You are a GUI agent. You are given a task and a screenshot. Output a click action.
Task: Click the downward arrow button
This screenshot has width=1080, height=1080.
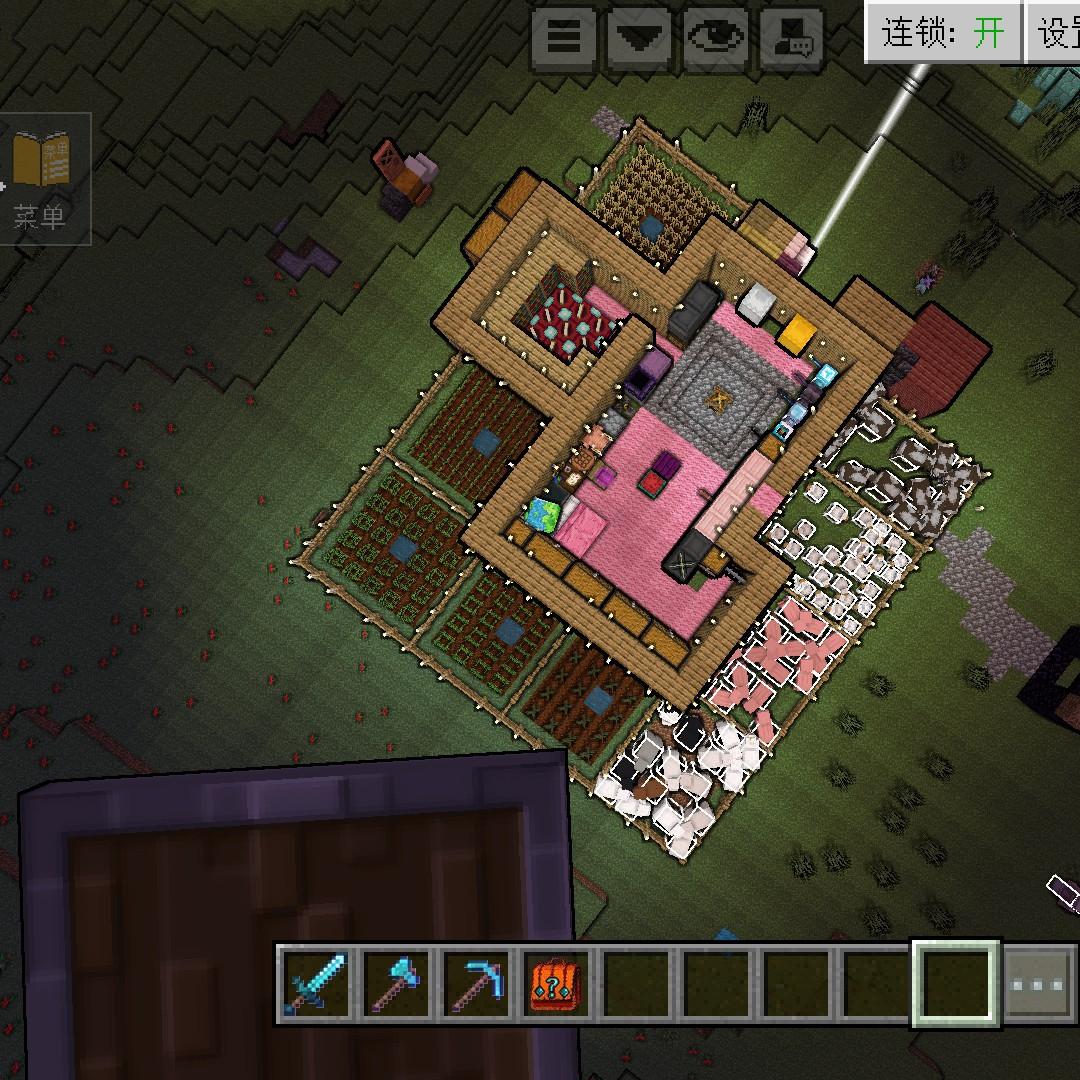(x=641, y=38)
